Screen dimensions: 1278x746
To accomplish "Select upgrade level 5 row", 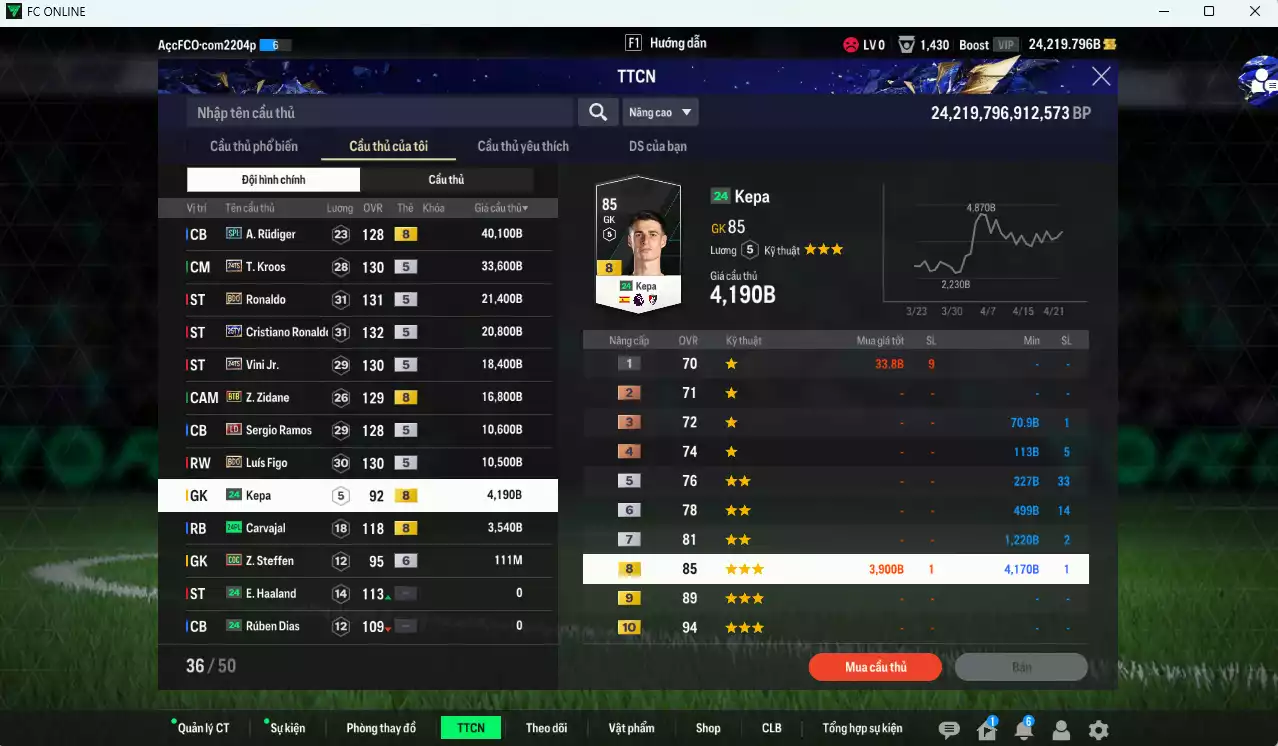I will (835, 481).
